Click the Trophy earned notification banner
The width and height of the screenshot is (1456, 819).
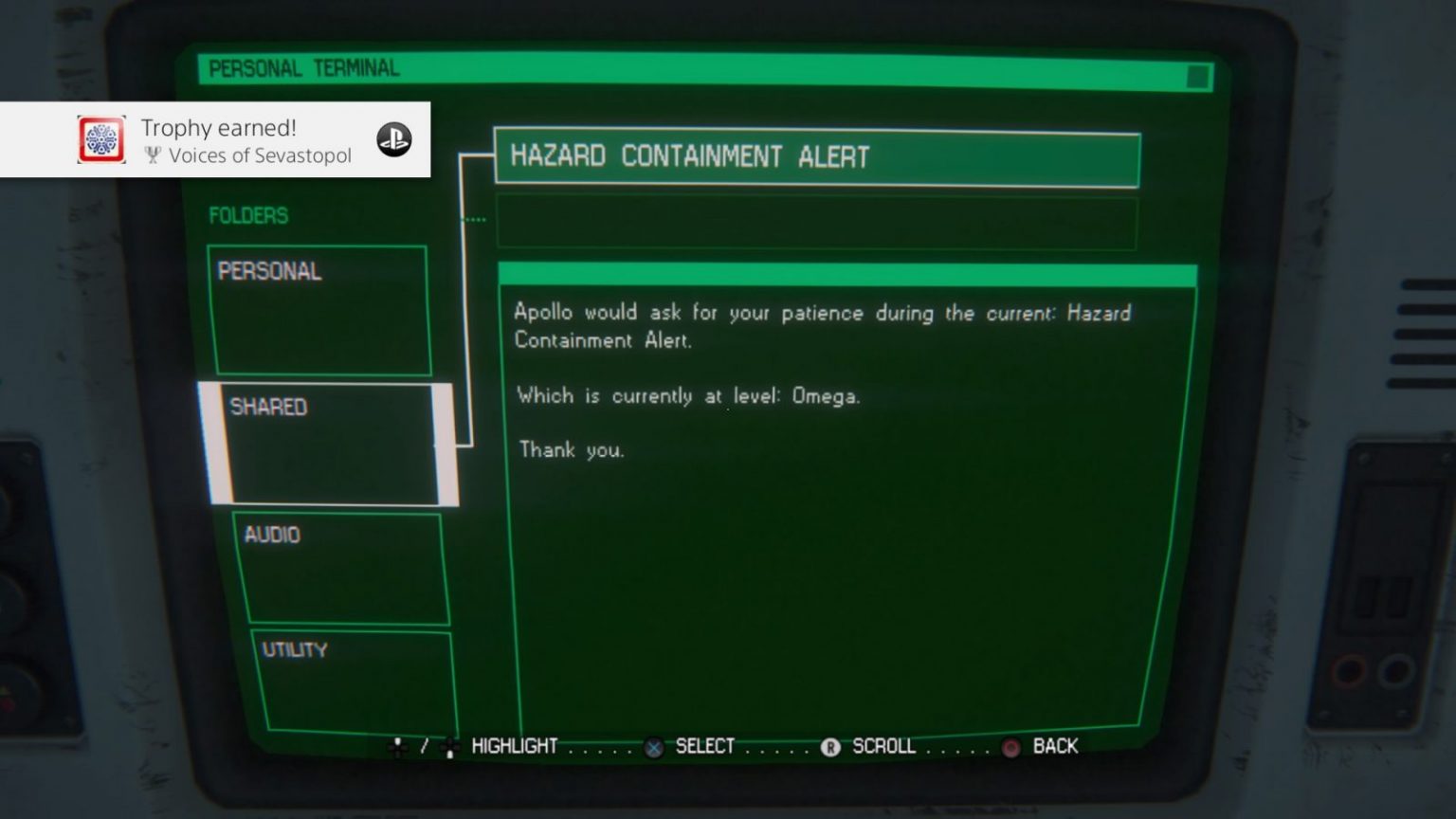[218, 139]
